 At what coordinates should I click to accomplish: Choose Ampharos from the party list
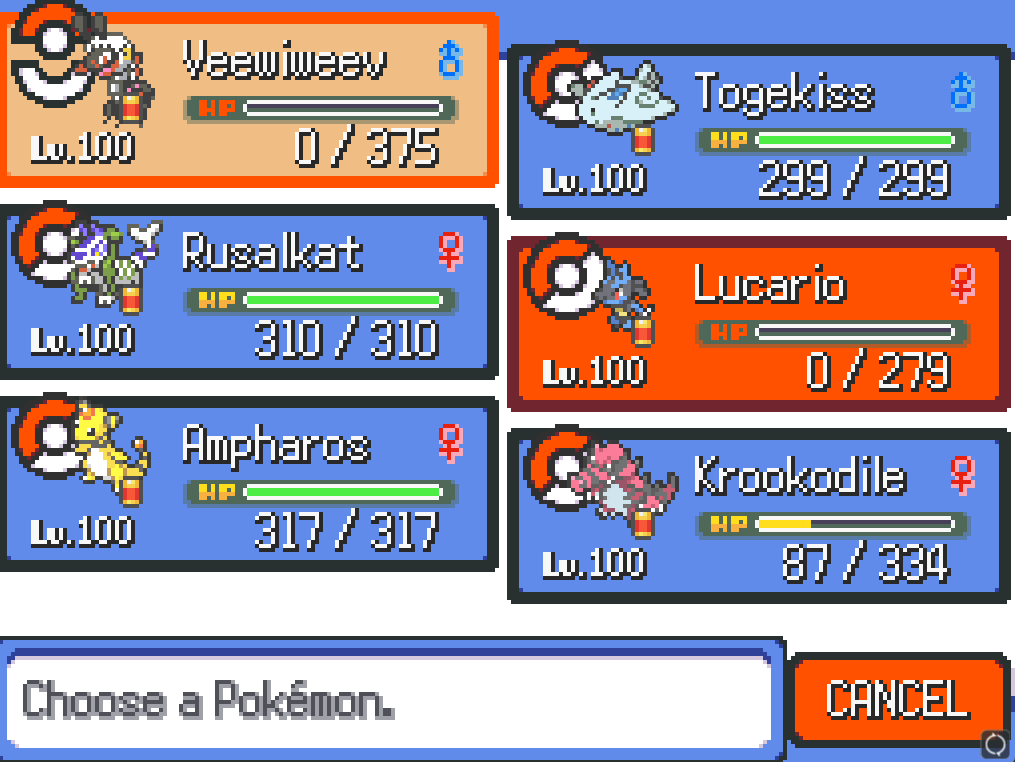pyautogui.click(x=248, y=483)
